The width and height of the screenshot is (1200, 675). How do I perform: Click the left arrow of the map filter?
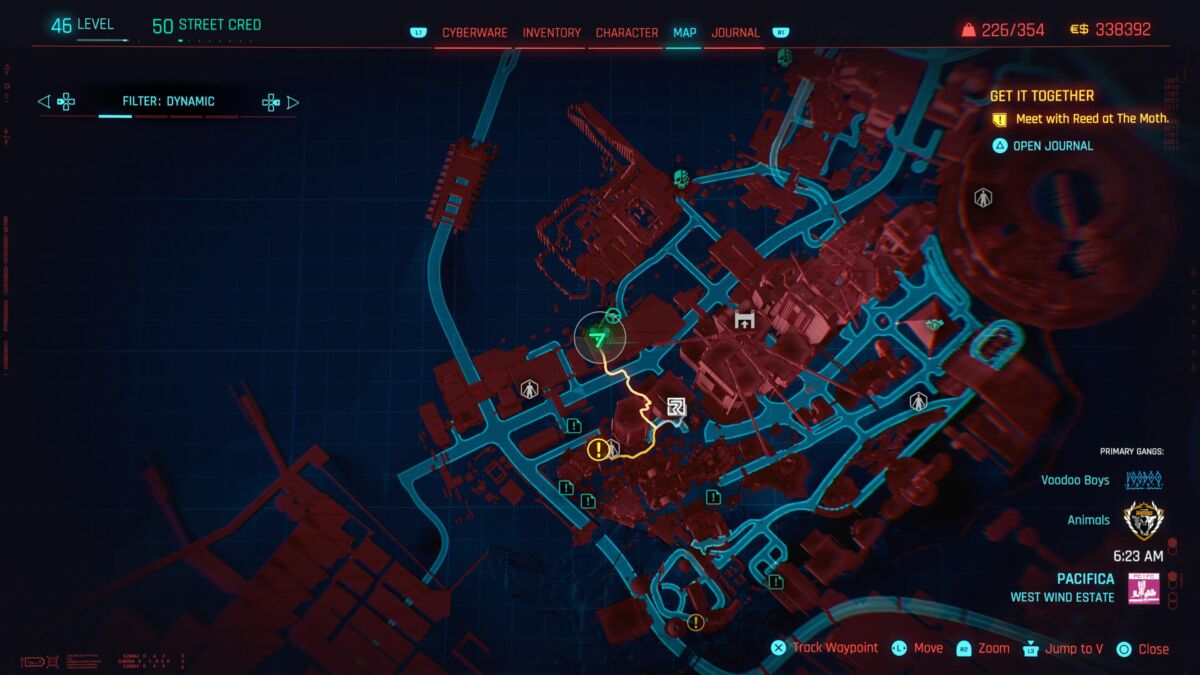tap(44, 101)
